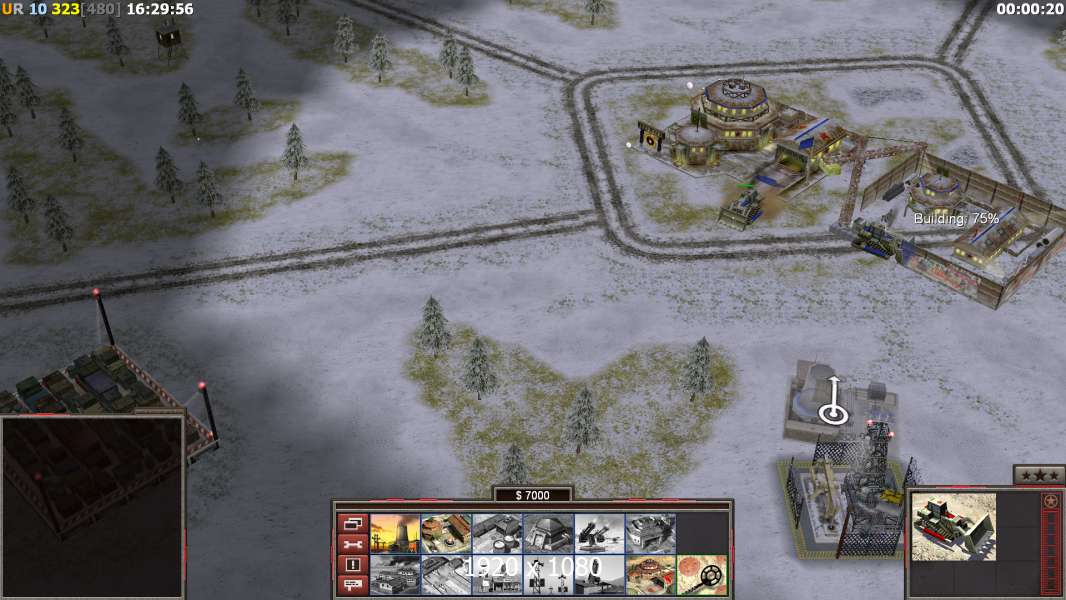
Task: Choose the war factory build icon
Action: (650, 533)
